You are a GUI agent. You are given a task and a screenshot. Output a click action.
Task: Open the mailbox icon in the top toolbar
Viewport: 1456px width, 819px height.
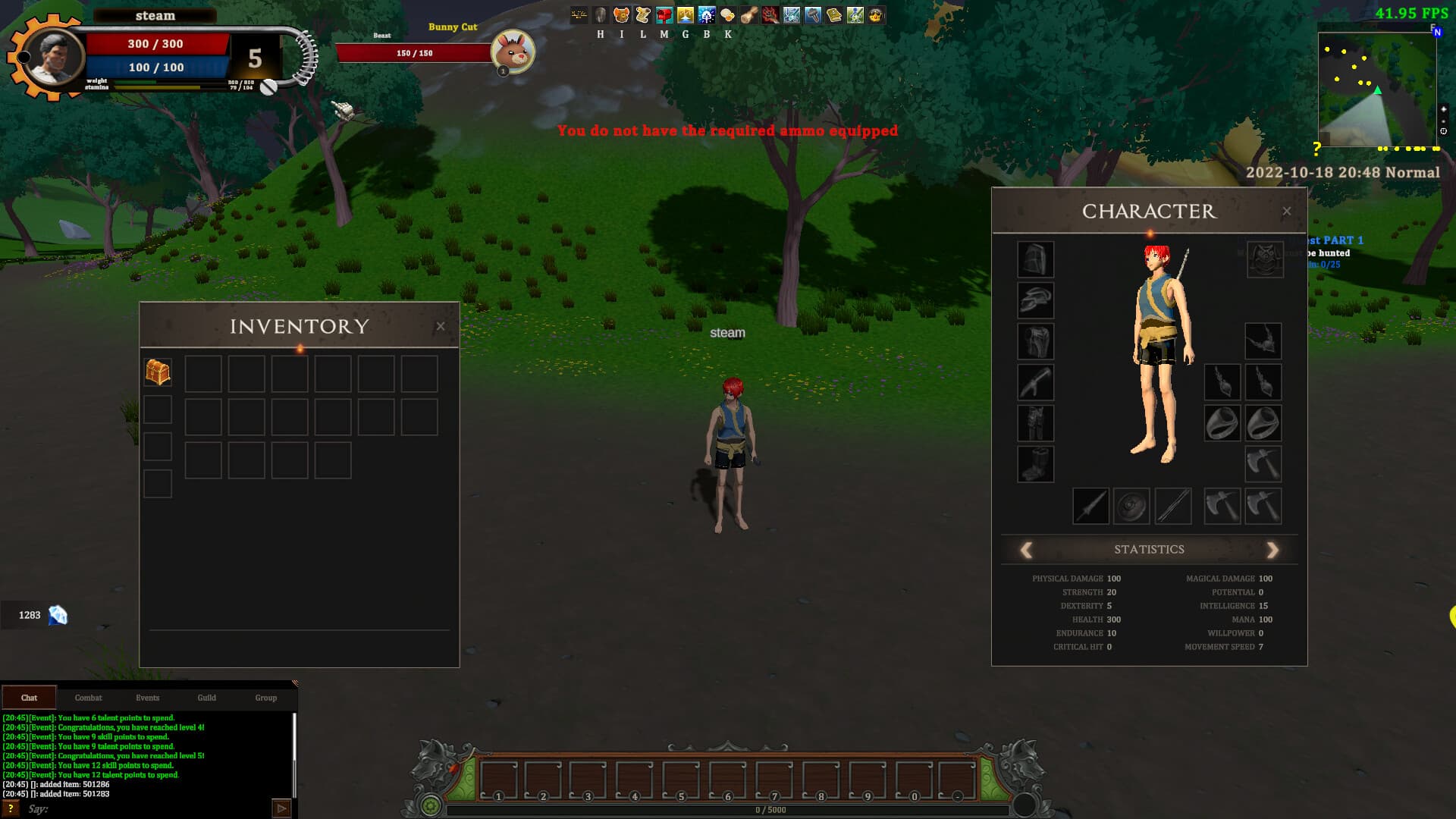(x=663, y=13)
